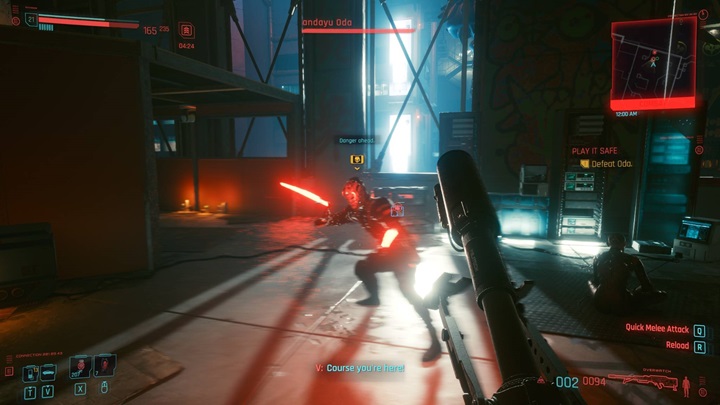Click the yellow marker above Oda
The image size is (720, 405).
click(355, 159)
